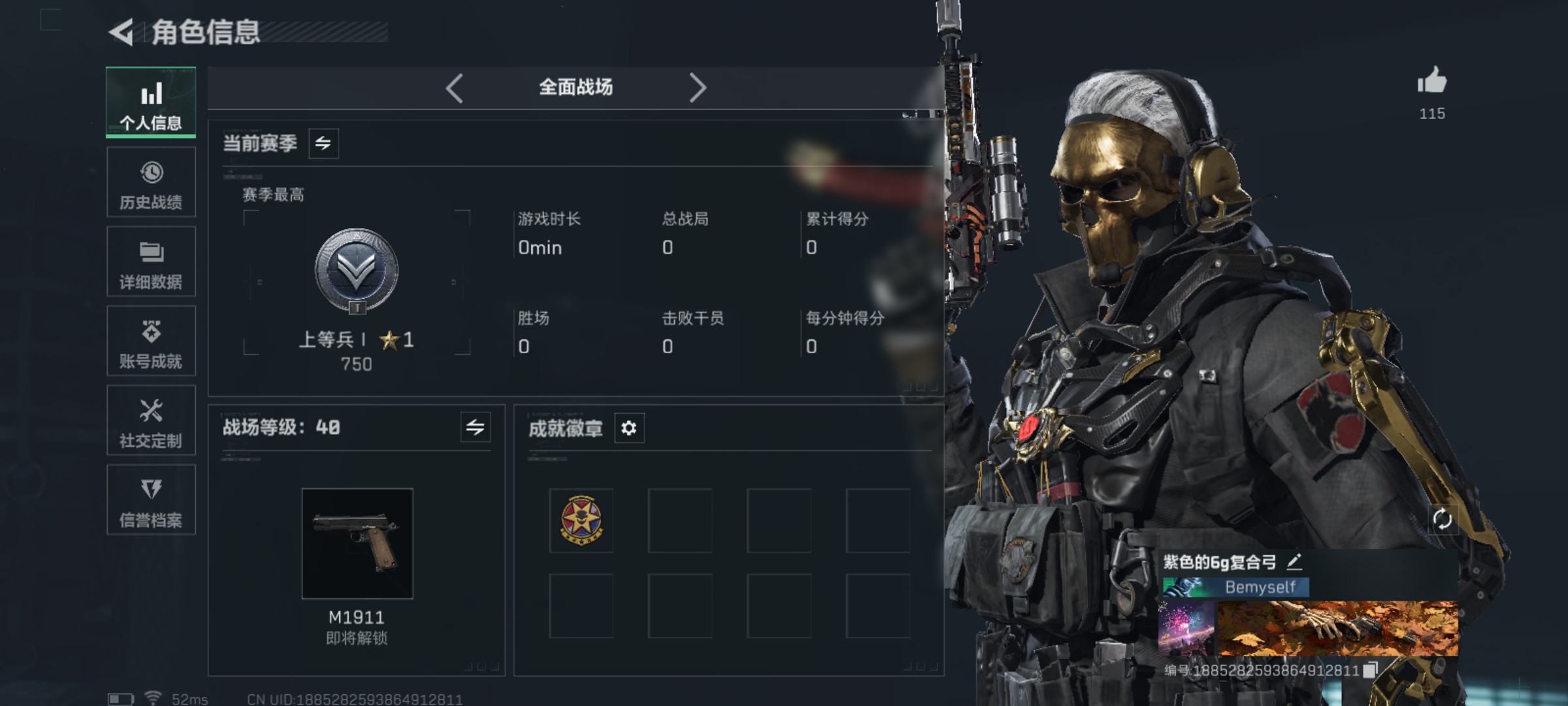
Task: Open the Bemyself title banner
Action: point(1236,587)
